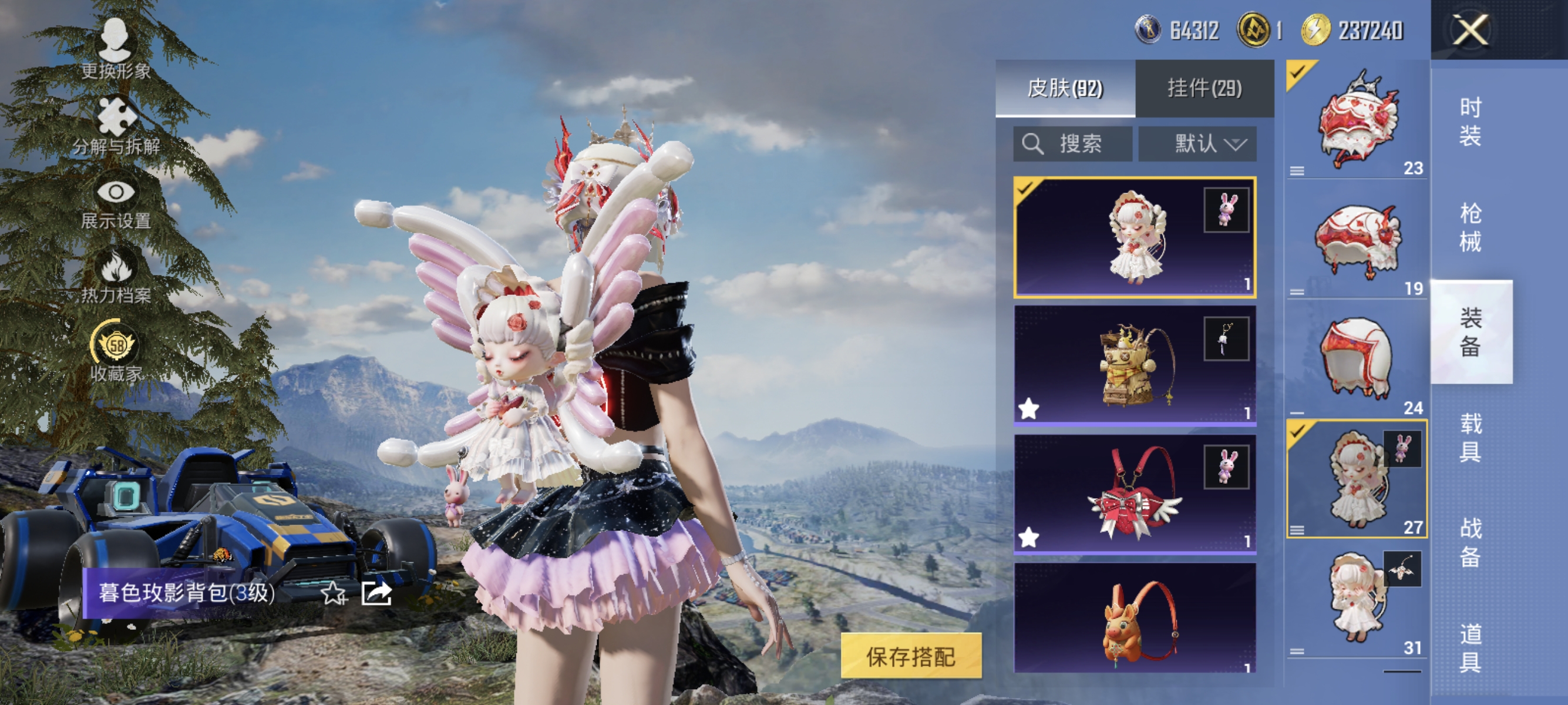The width and height of the screenshot is (1568, 705).
Task: Open the 热力档案 flame icon
Action: [x=115, y=268]
